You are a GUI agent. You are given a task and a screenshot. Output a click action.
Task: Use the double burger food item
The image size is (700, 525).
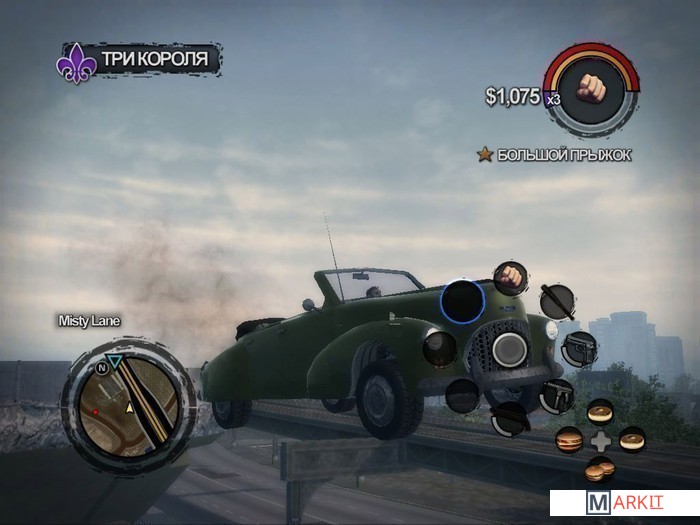pos(599,468)
